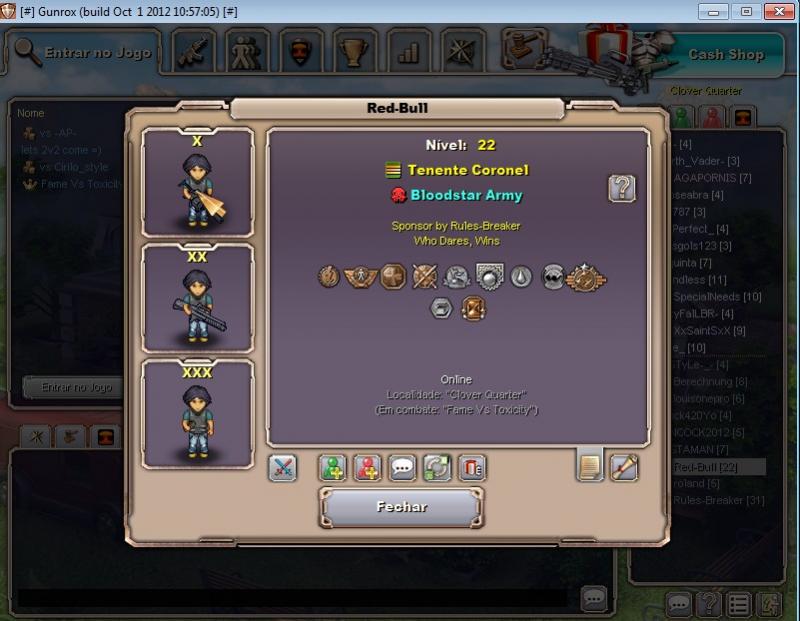Open the bar chart rankings tab
The height and width of the screenshot is (621, 800).
(408, 52)
